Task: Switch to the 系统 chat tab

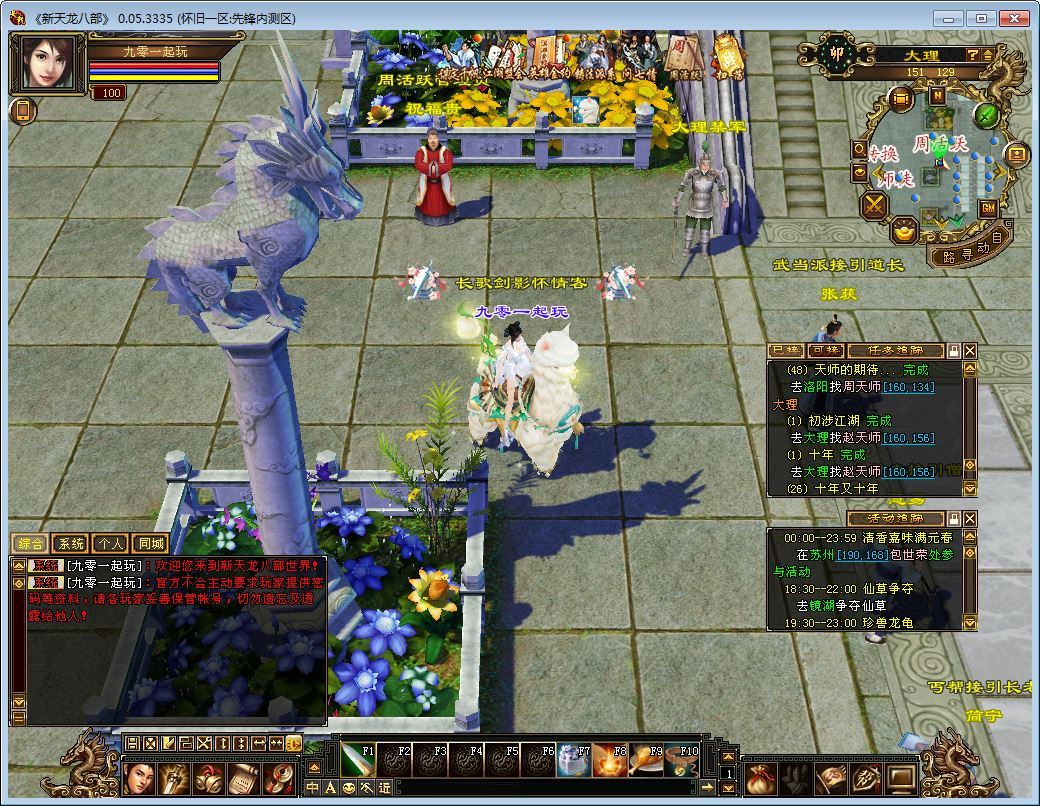Action: coord(71,544)
